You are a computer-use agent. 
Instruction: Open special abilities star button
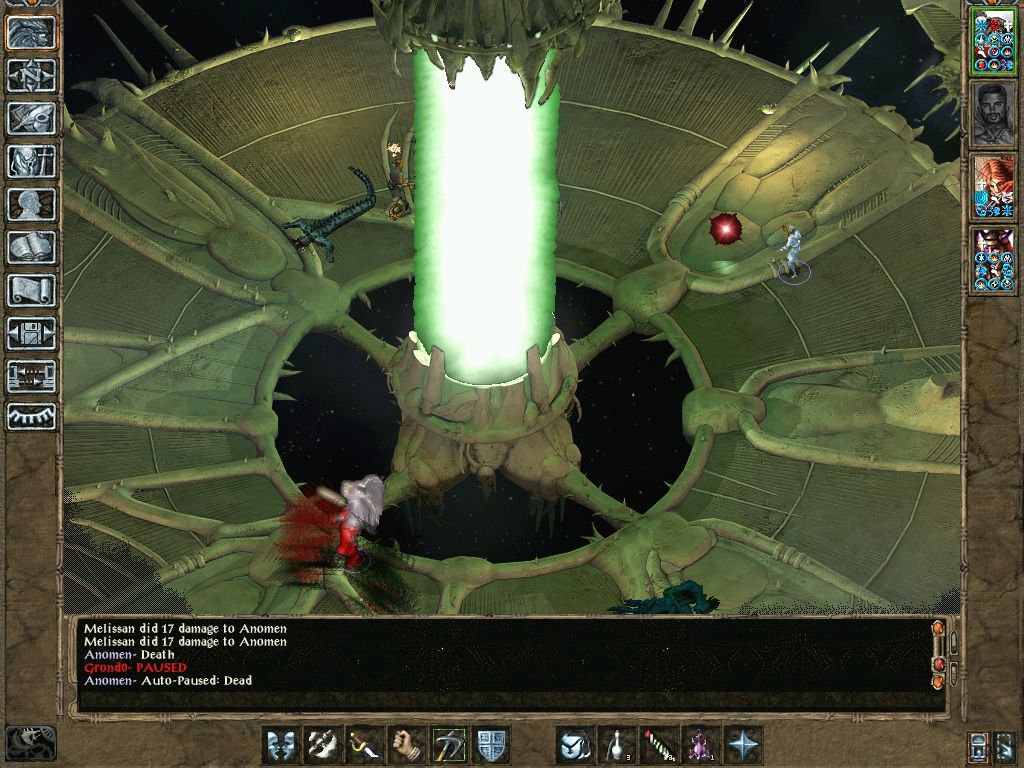(743, 745)
